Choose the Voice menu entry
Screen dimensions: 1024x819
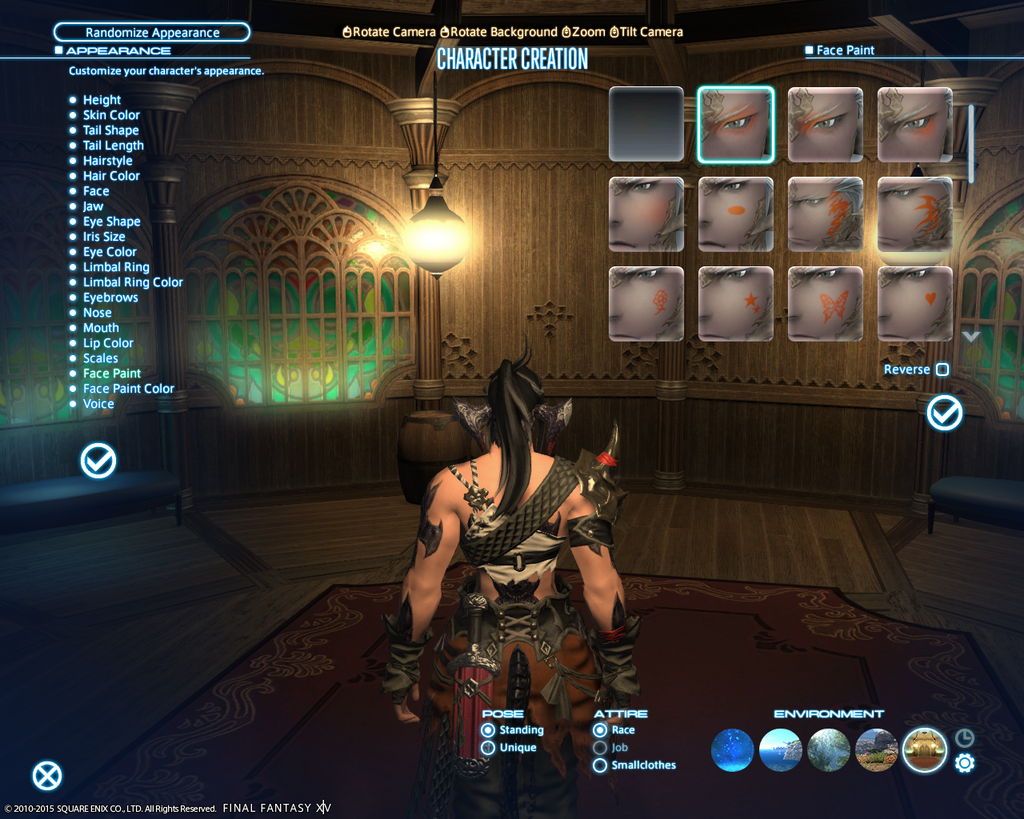(x=98, y=404)
